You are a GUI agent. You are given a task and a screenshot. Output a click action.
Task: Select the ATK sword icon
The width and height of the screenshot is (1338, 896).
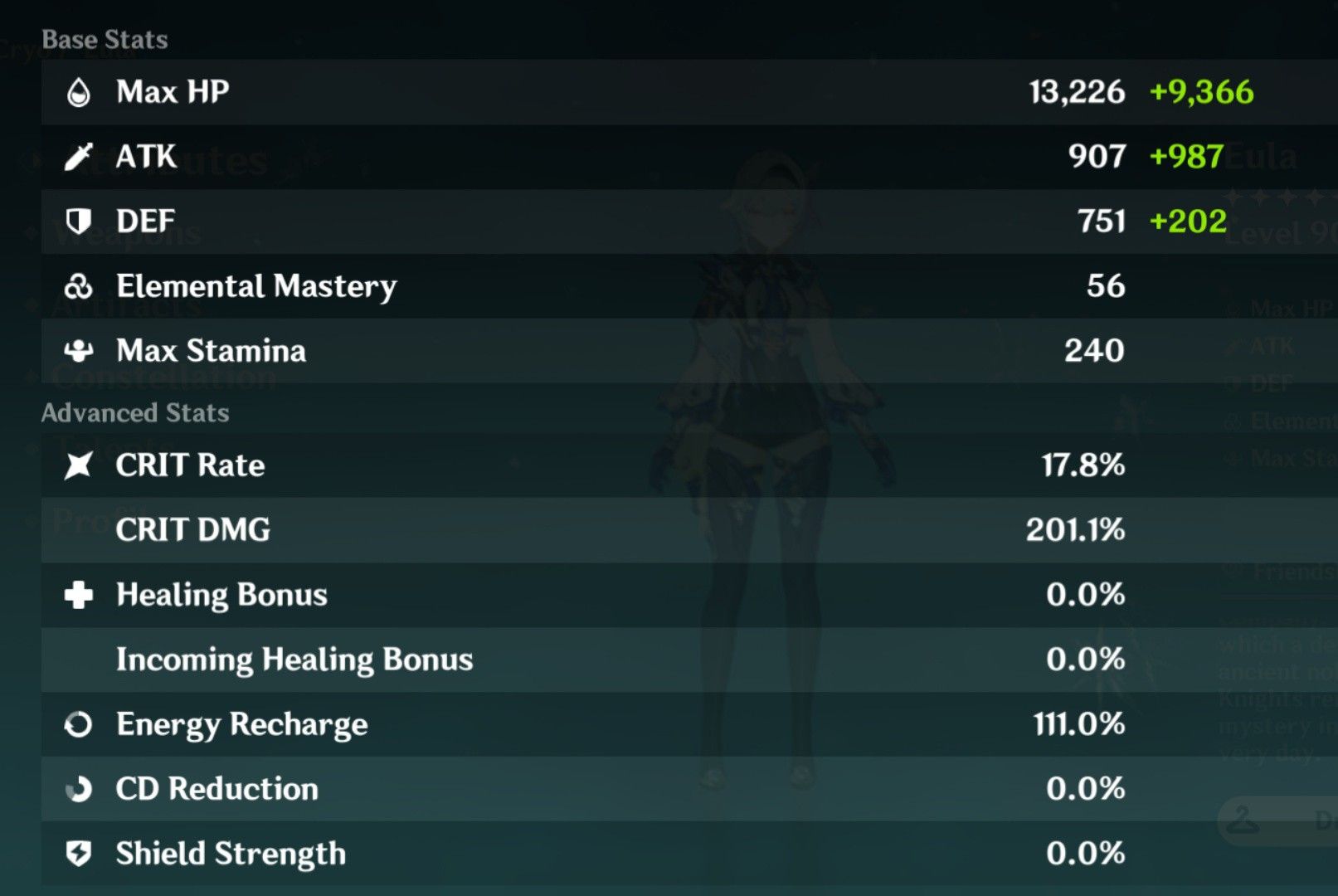tap(80, 156)
